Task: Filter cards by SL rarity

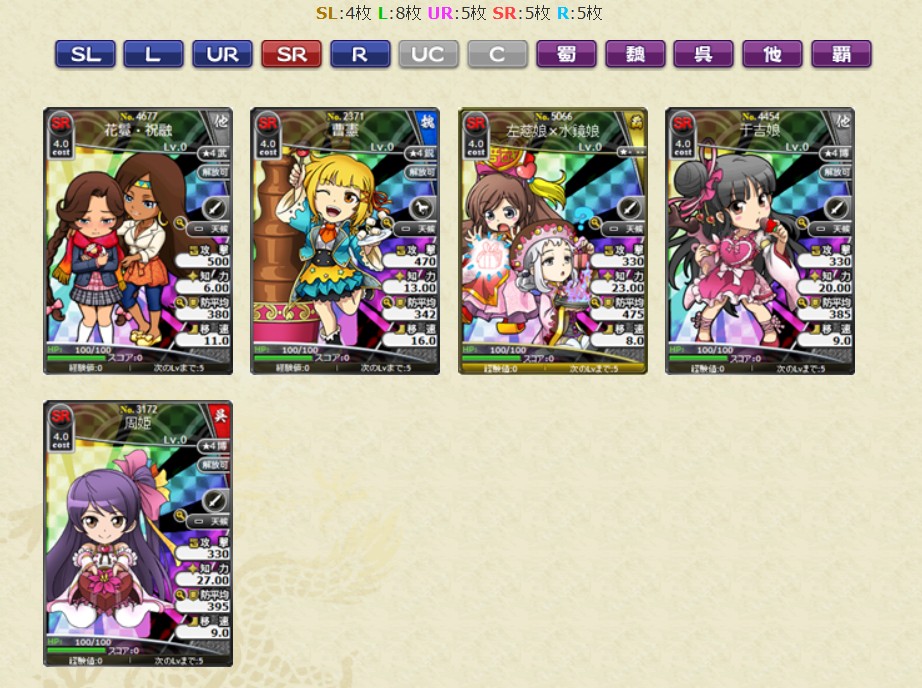Action: (85, 55)
